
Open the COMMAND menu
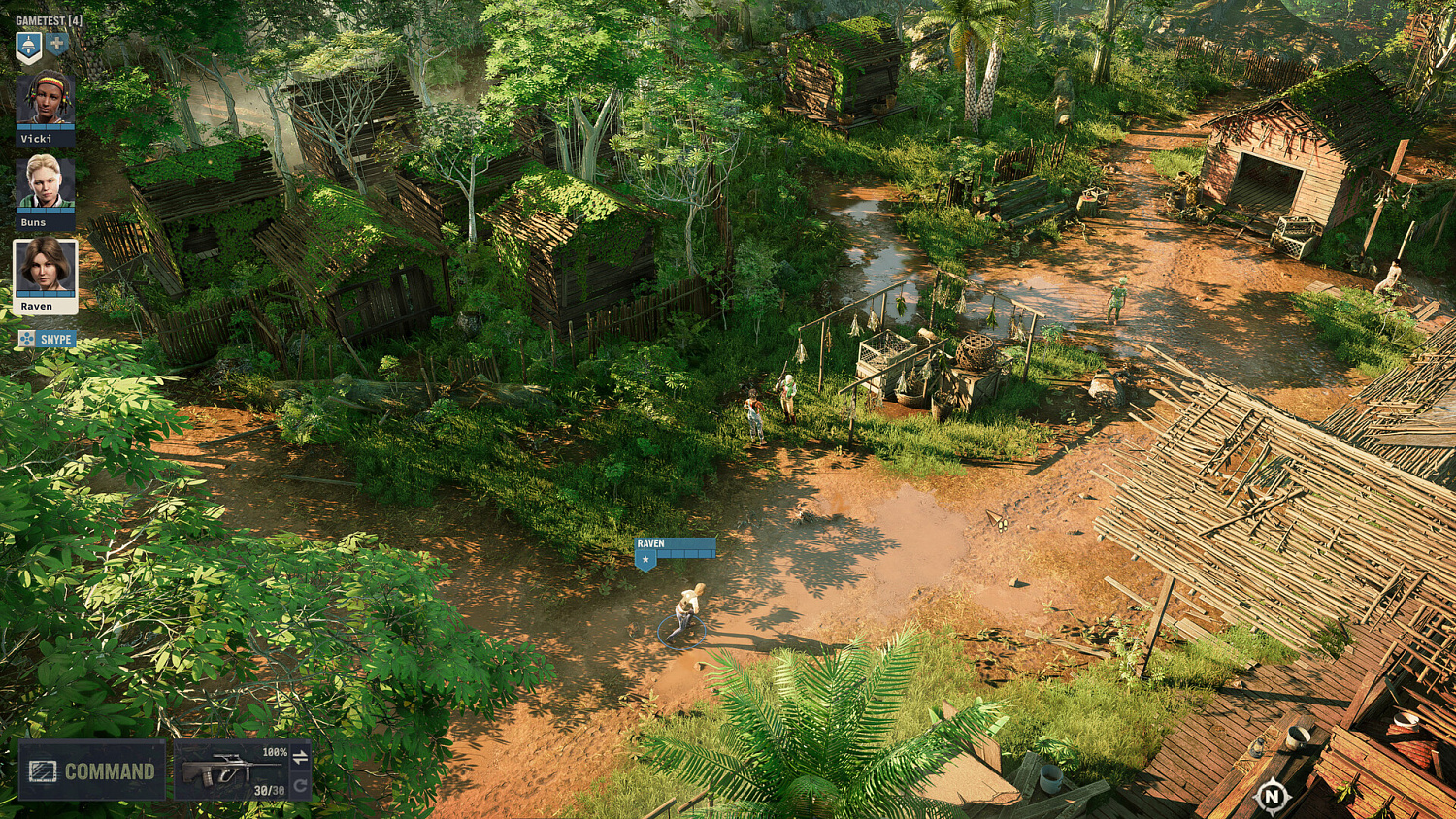click(110, 770)
